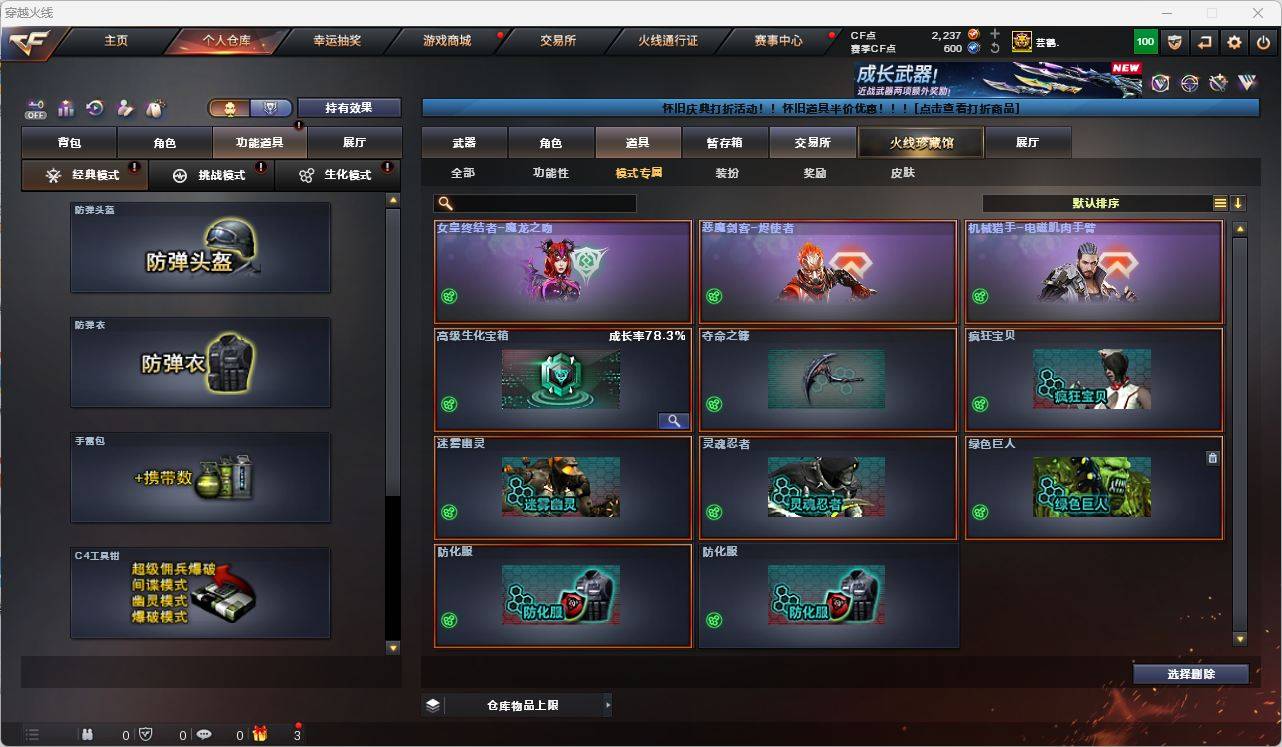Viewport: 1282px width, 747px height.
Task: Click the trash icon on 绿色巨人 card
Action: click(1212, 456)
